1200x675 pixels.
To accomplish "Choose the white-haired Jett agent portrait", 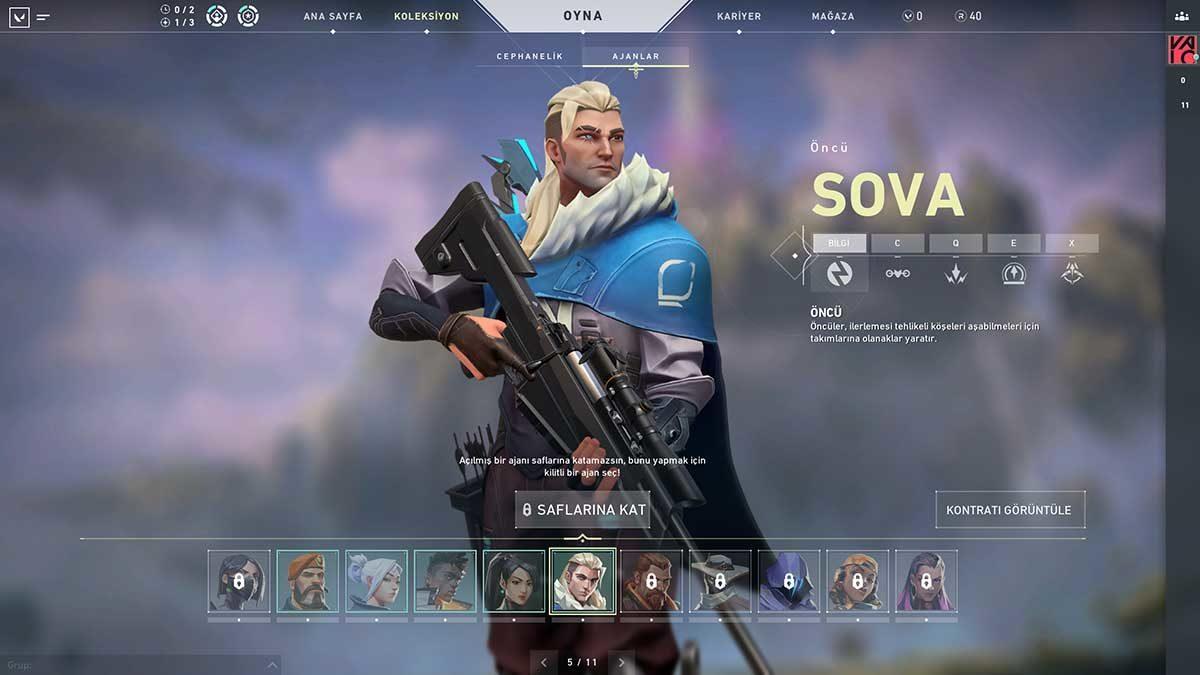I will [376, 581].
